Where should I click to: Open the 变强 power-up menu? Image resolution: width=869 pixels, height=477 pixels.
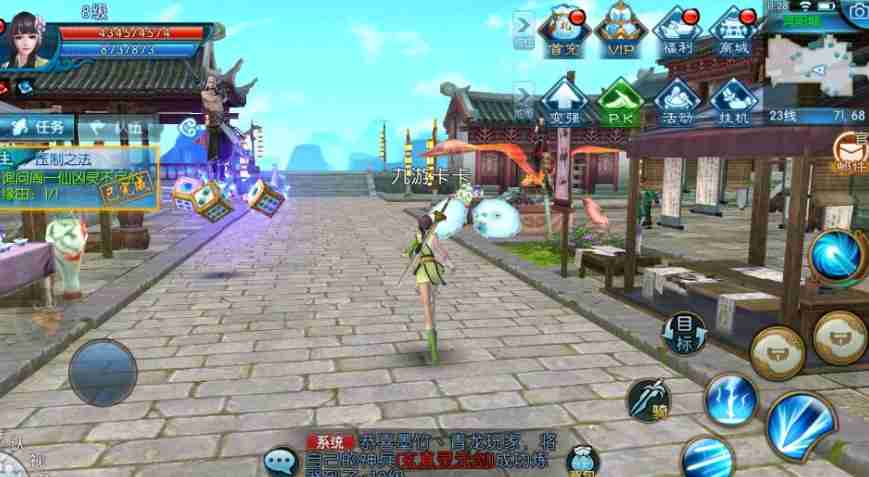563,101
